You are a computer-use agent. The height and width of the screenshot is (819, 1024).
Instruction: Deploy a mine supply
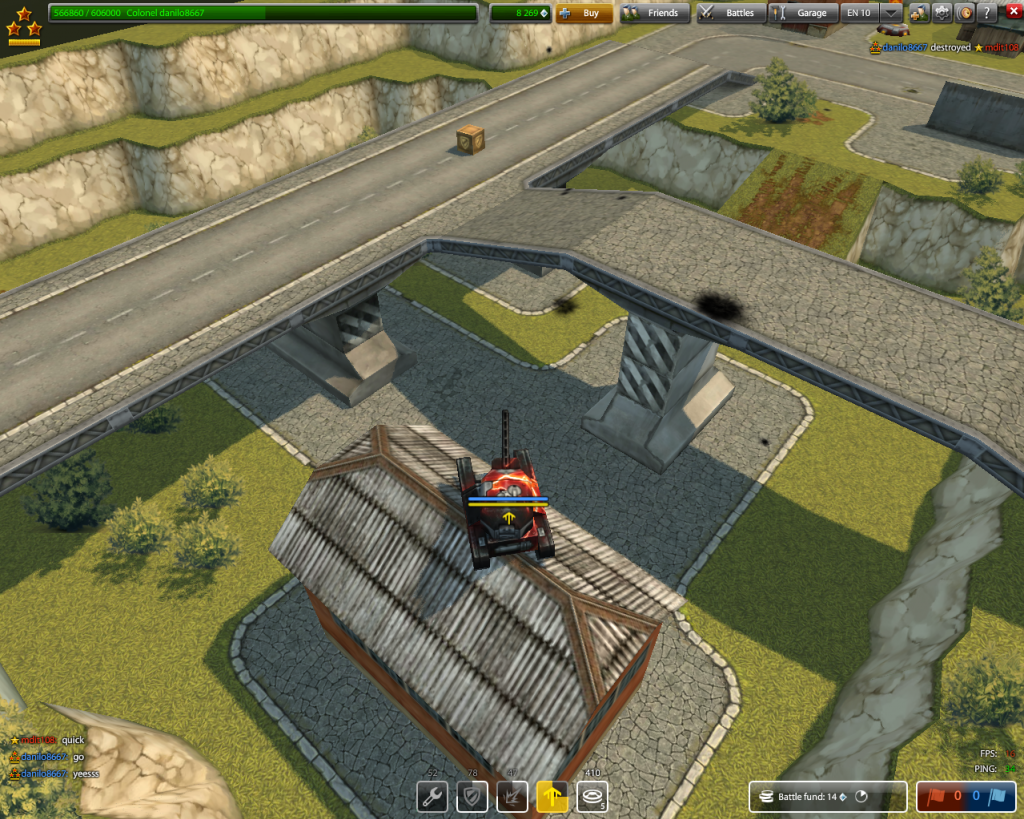point(592,797)
